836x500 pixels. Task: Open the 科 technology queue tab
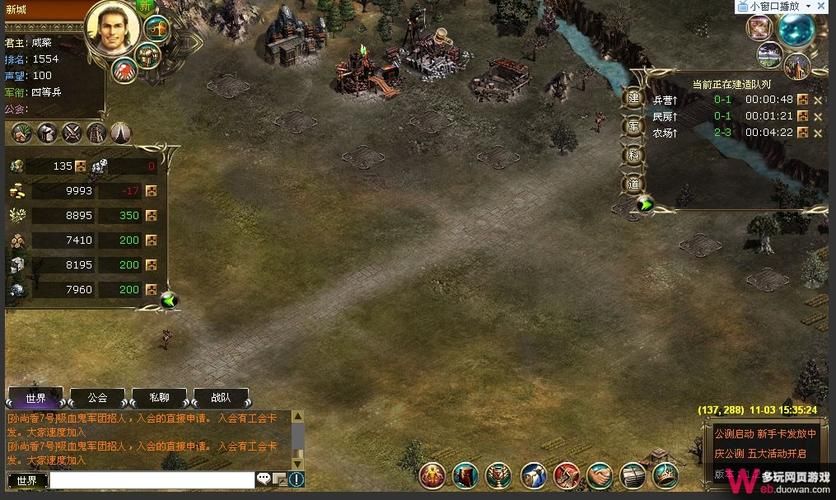(x=633, y=155)
